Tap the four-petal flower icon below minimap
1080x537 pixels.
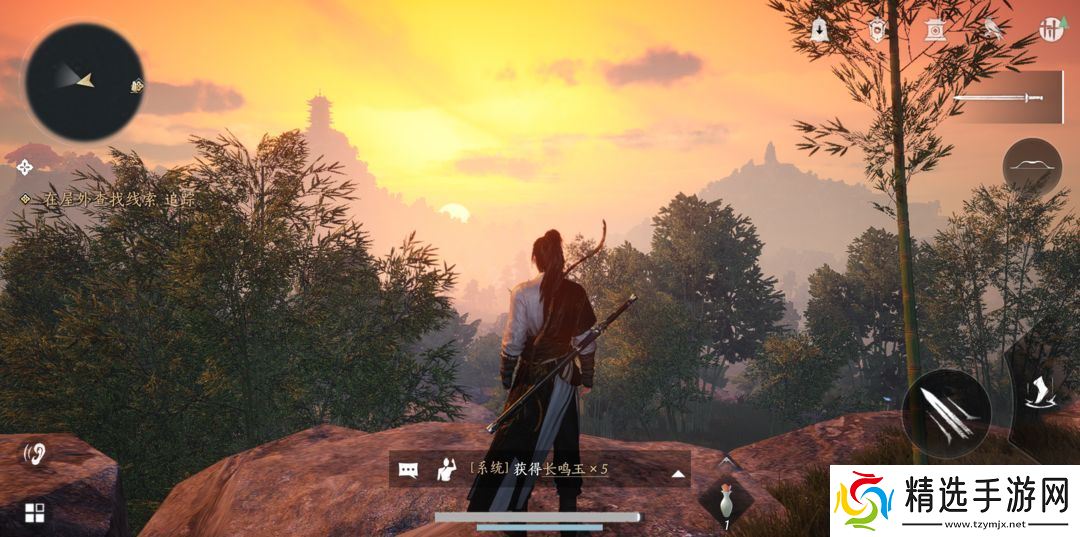(x=24, y=165)
